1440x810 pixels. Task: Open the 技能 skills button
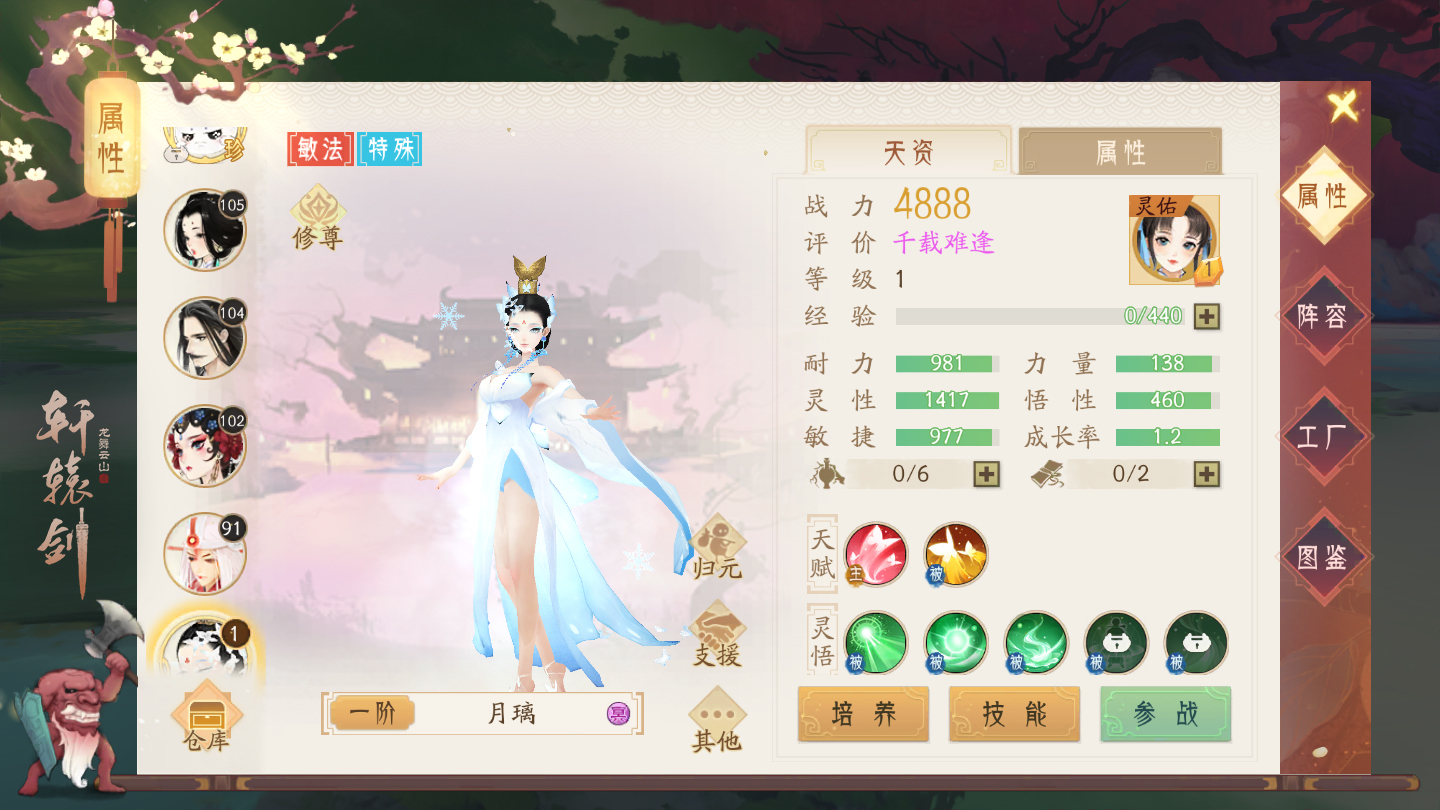click(x=1014, y=714)
